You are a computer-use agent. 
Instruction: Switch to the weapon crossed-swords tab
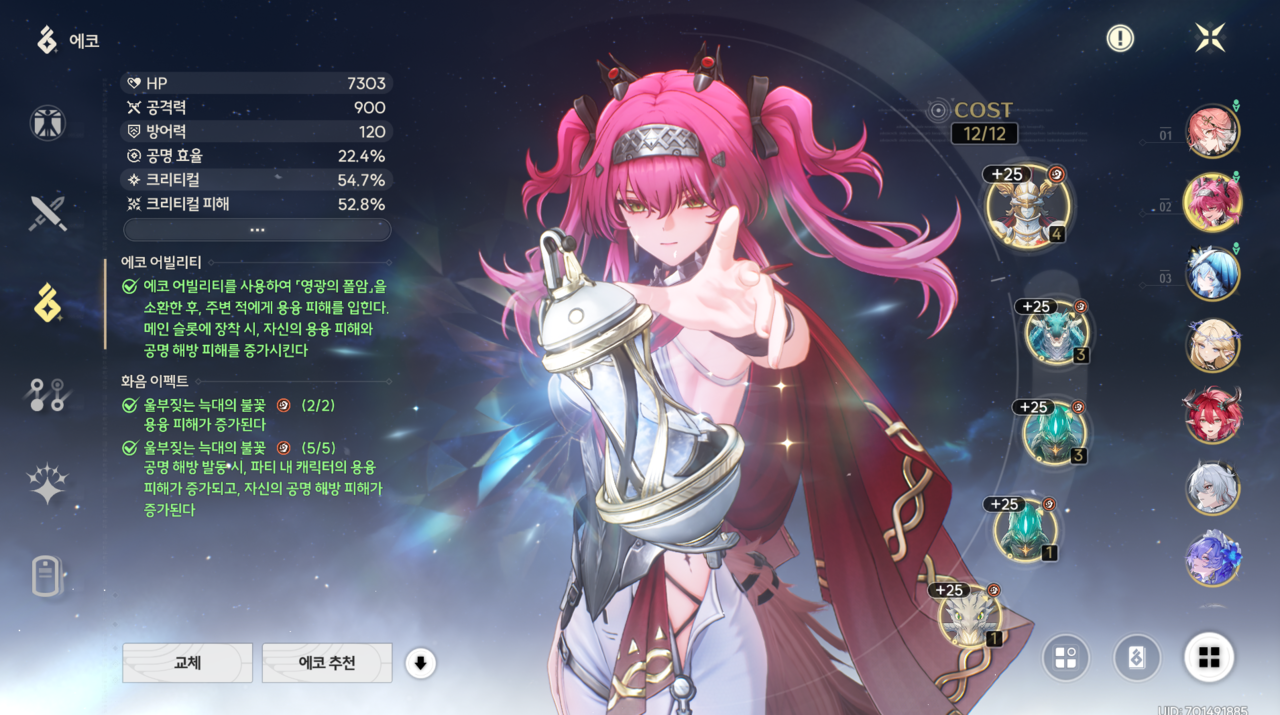coord(47,213)
